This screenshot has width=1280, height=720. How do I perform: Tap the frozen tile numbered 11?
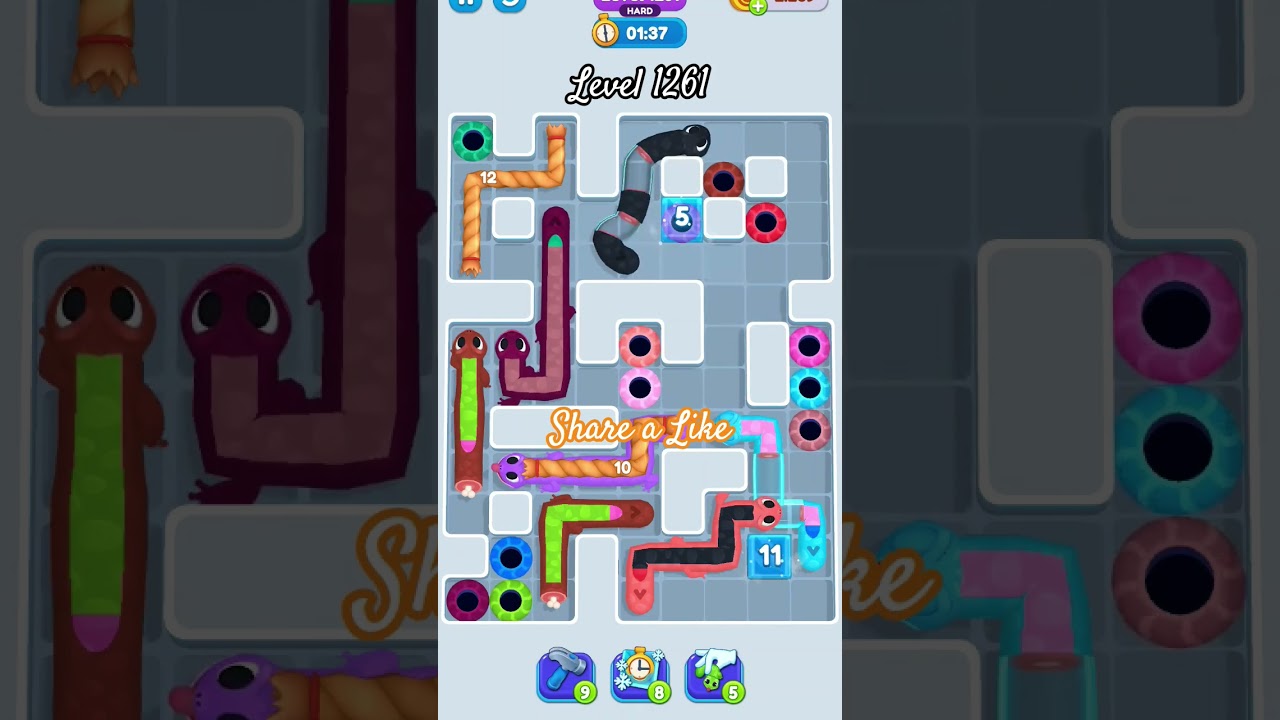tap(770, 556)
